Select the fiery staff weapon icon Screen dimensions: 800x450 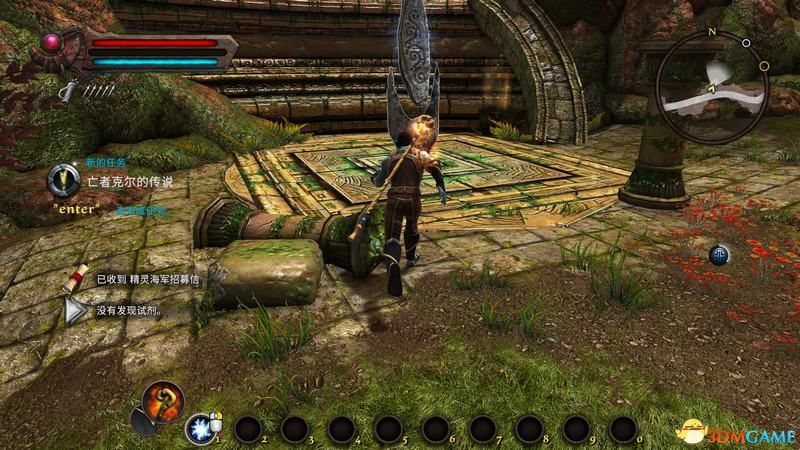(163, 400)
